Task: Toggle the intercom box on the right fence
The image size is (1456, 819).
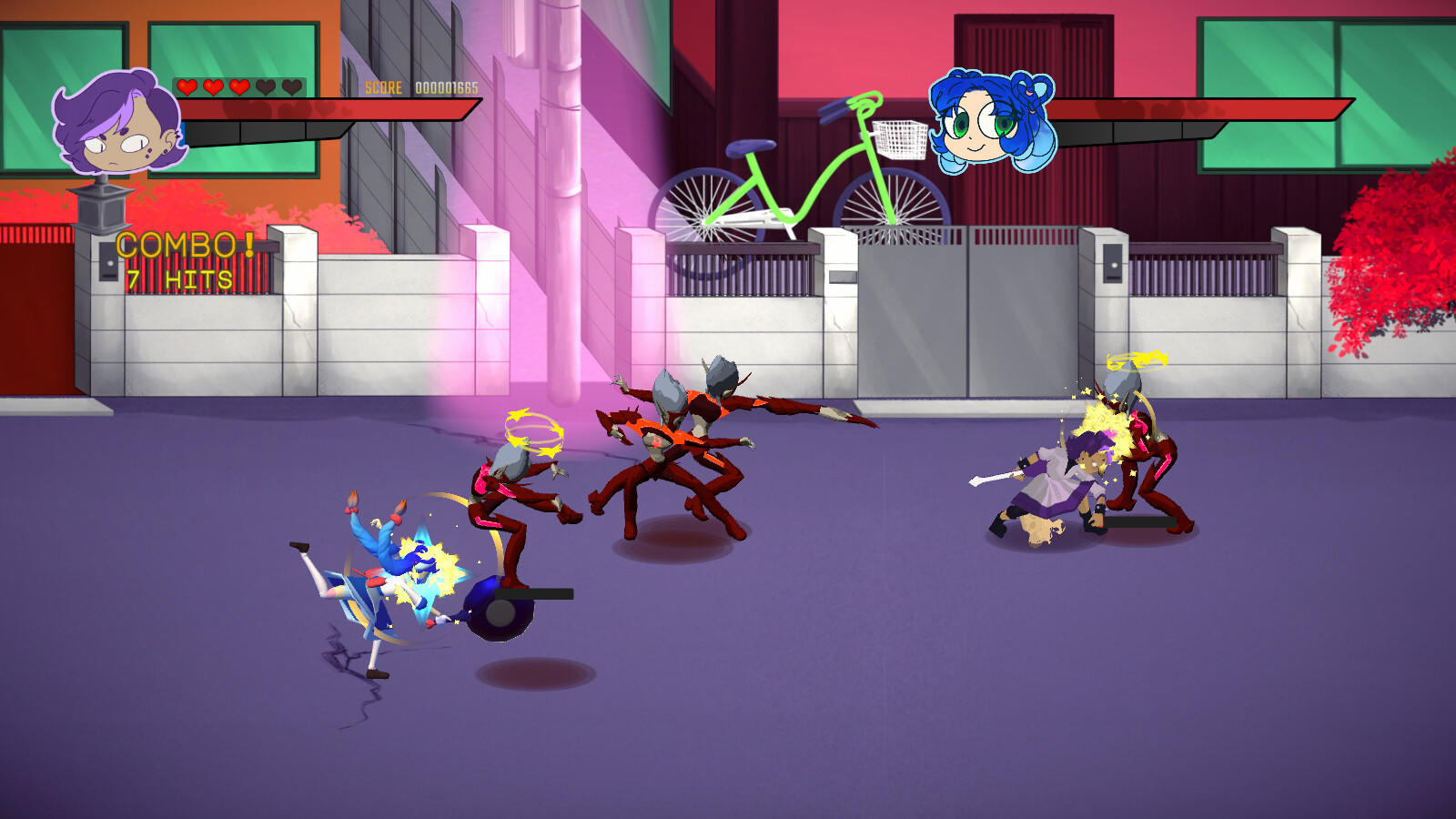Action: [1112, 264]
